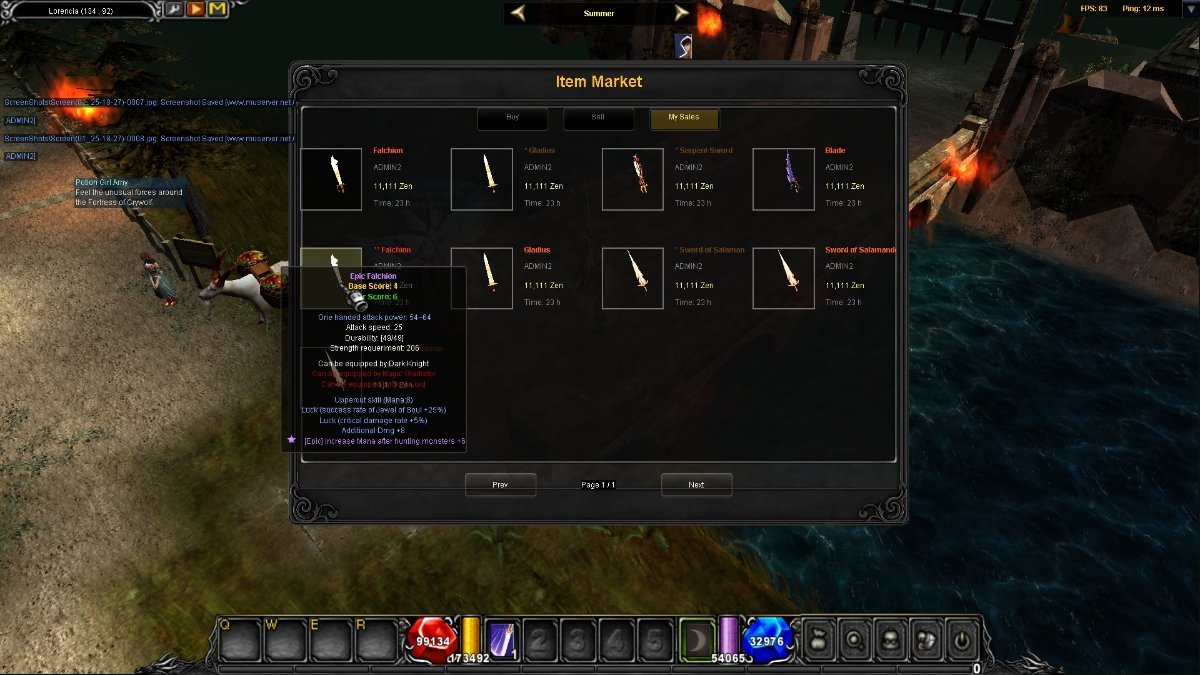Go to the Next market page
This screenshot has height=675, width=1200.
696,485
